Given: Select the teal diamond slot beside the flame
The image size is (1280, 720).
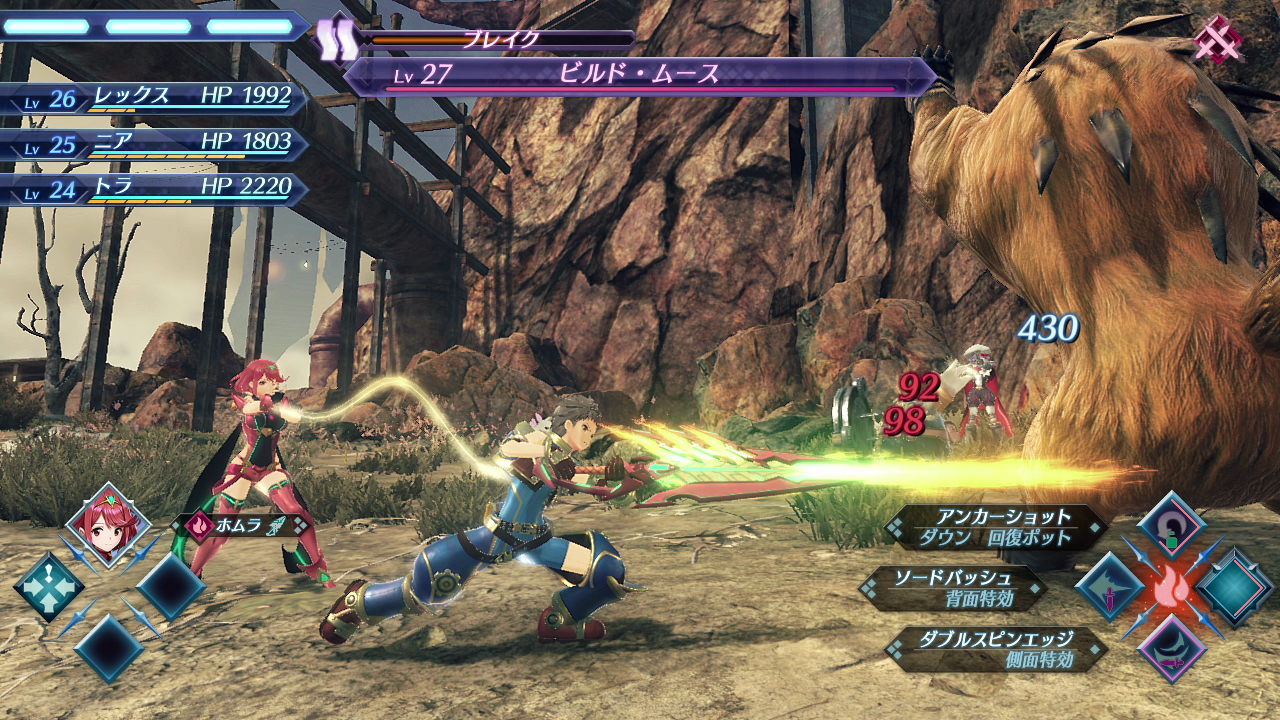Looking at the screenshot, I should click(x=1235, y=588).
